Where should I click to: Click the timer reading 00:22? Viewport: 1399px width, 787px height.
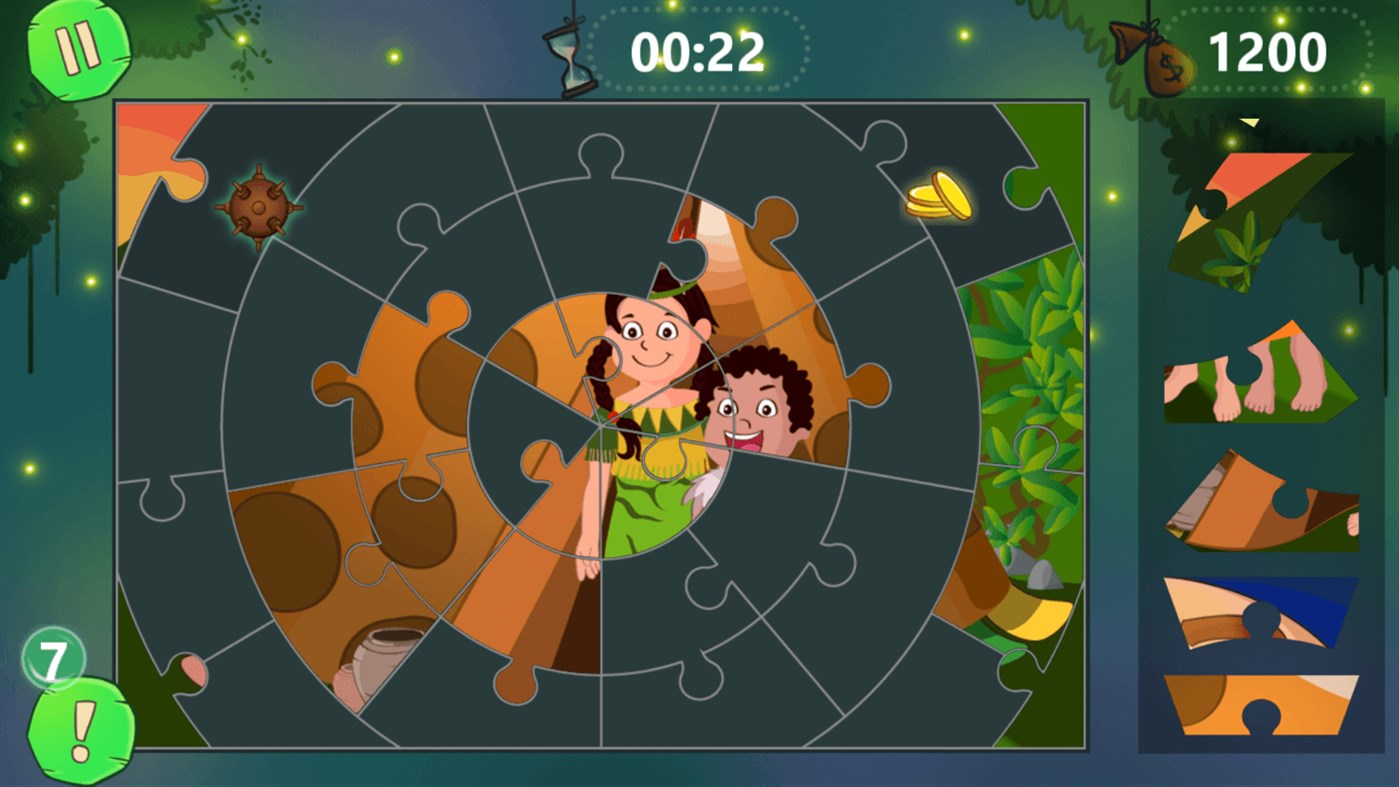pyautogui.click(x=700, y=50)
